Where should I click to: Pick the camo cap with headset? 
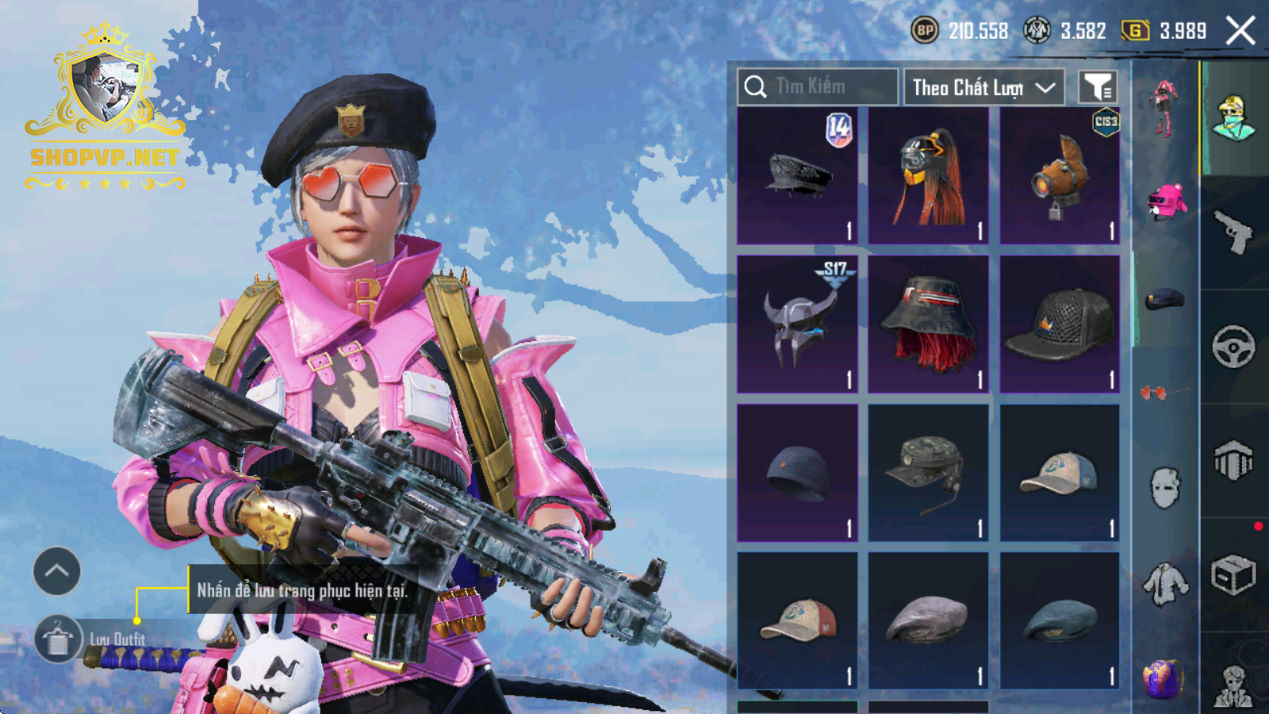point(928,472)
